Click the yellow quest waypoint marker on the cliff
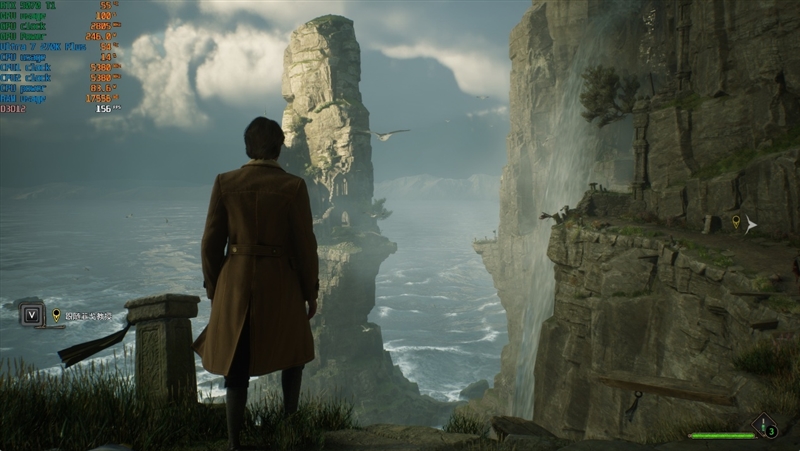800x451 pixels. coord(736,222)
